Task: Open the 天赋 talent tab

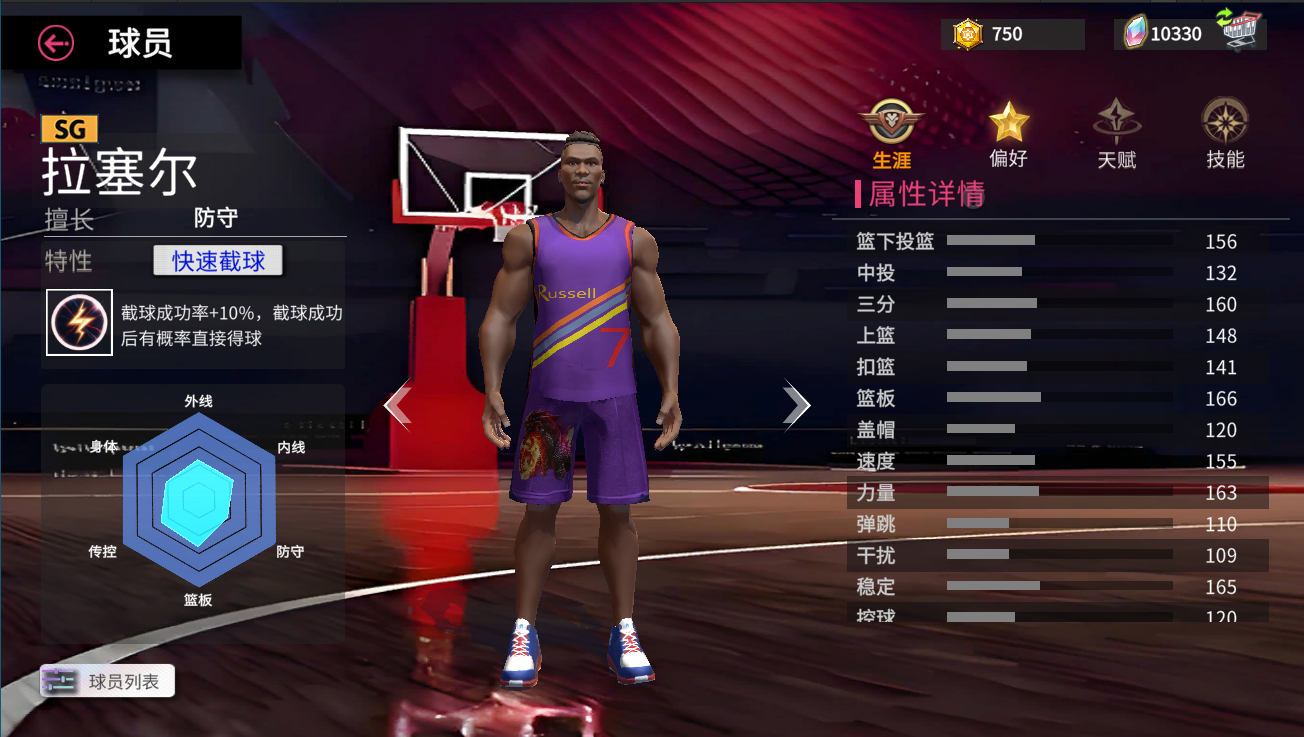Action: (1117, 135)
